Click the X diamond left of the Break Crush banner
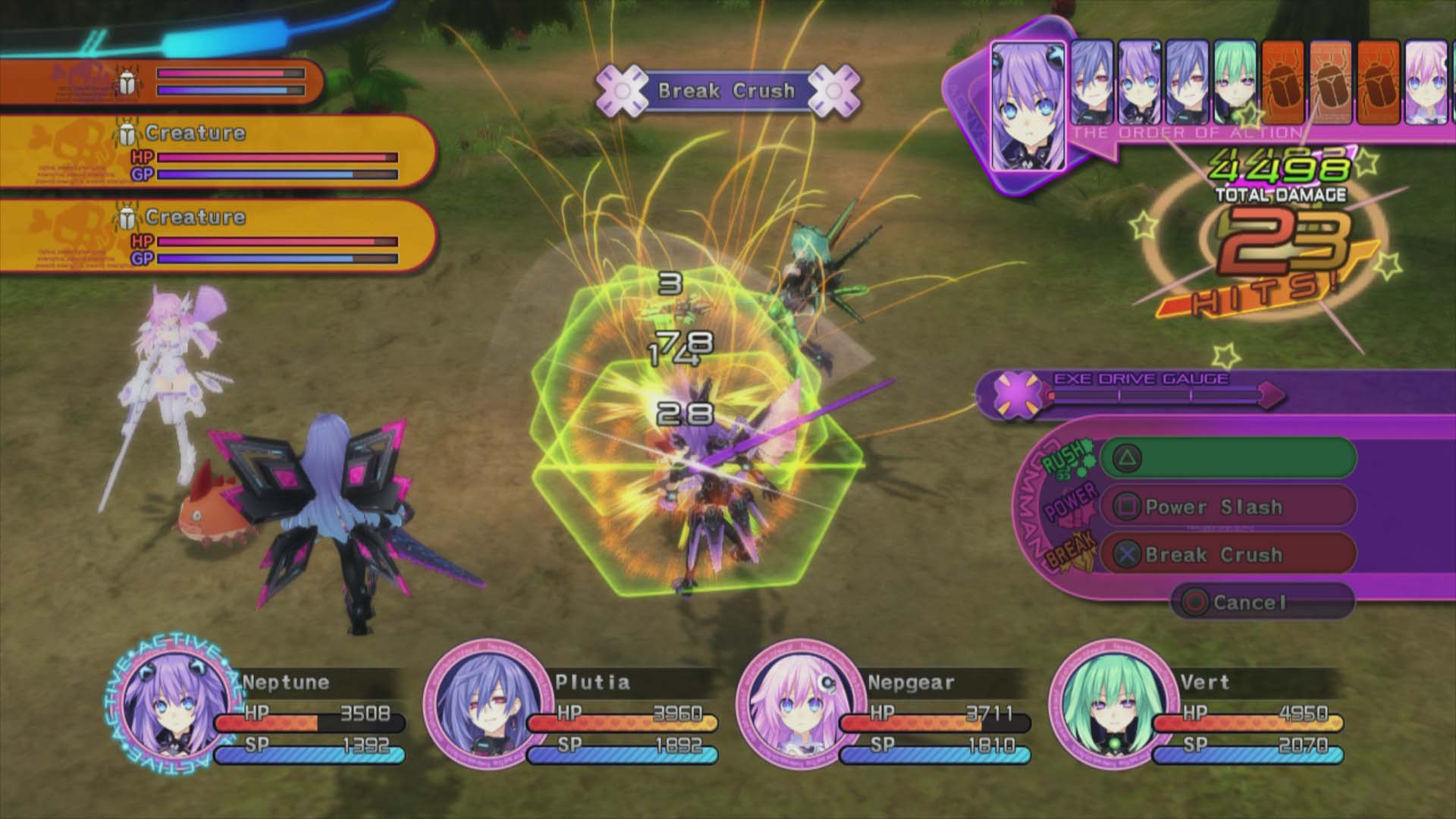Viewport: 1456px width, 819px height. click(622, 90)
